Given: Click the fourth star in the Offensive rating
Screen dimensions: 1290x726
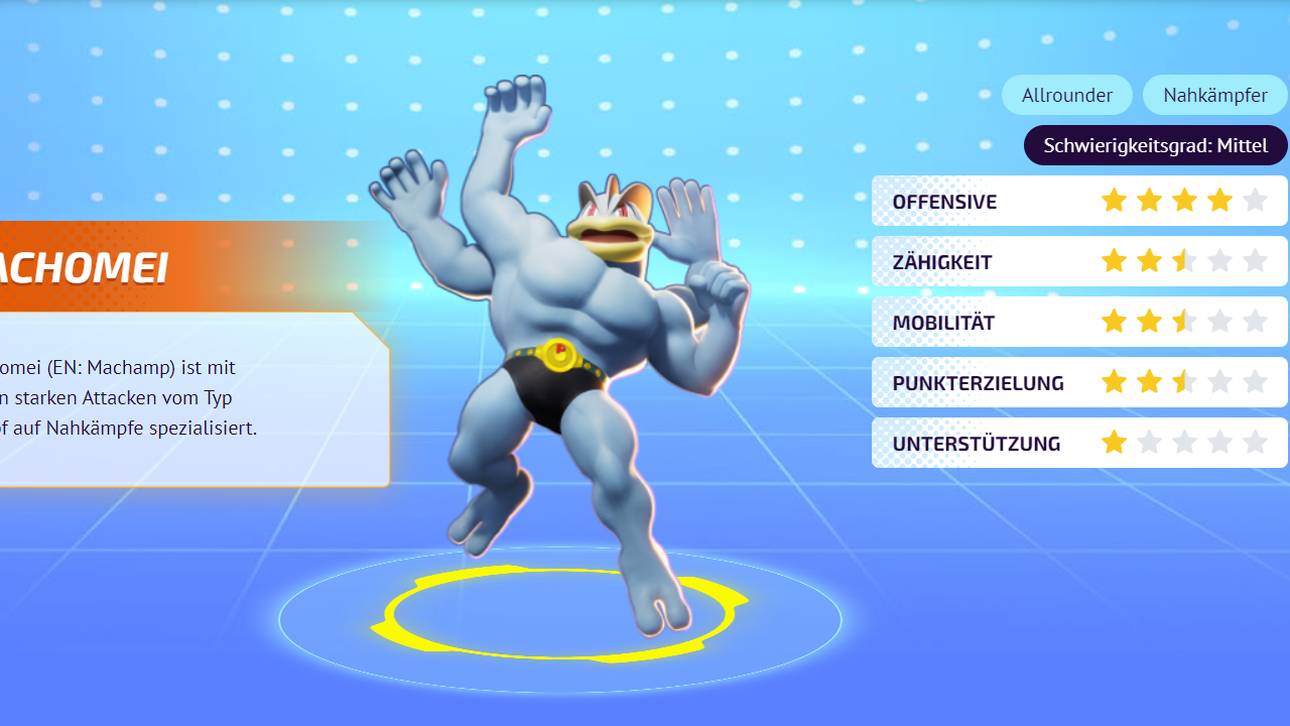Looking at the screenshot, I should coord(1221,200).
